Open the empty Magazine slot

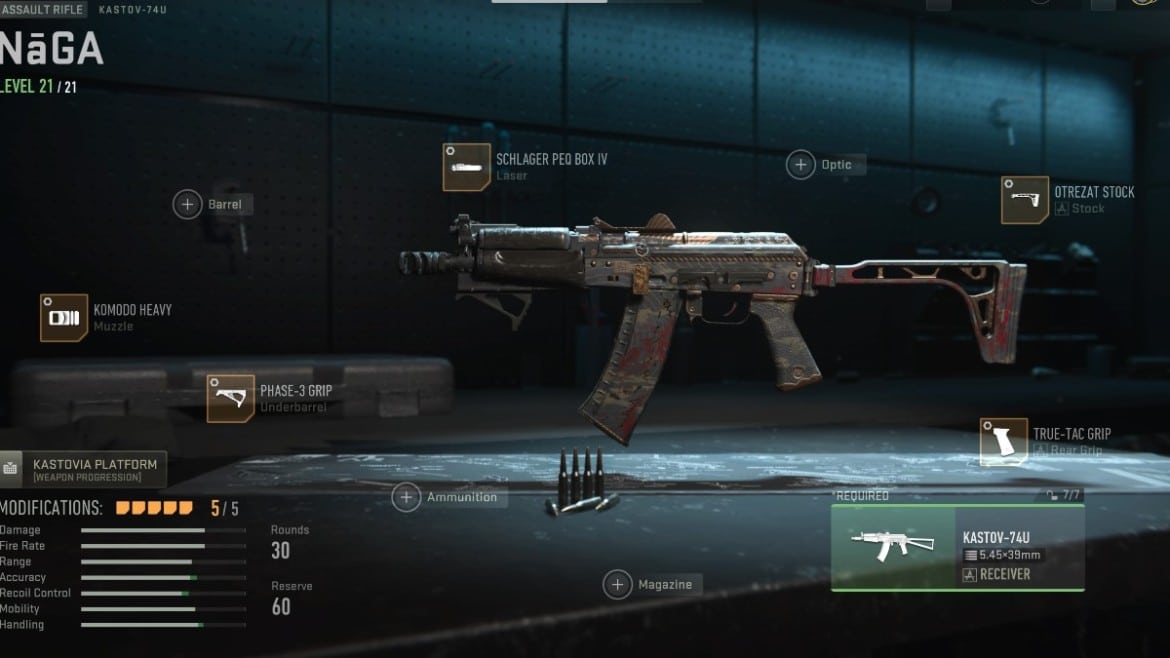tap(618, 585)
